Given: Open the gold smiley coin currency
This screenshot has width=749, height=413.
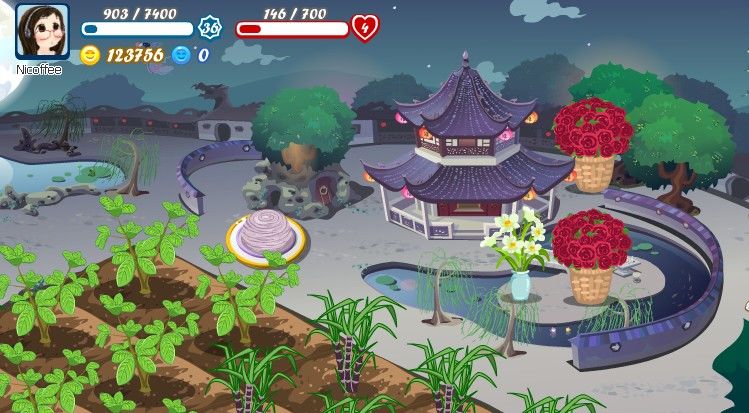Looking at the screenshot, I should pos(90,55).
